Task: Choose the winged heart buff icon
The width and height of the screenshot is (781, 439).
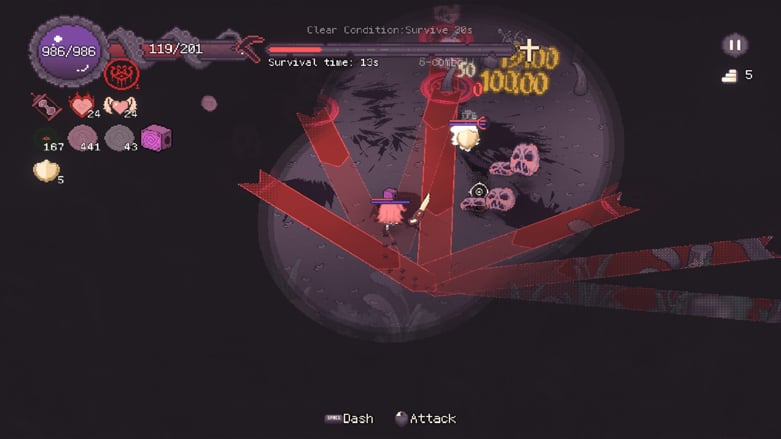Action: click(x=120, y=106)
